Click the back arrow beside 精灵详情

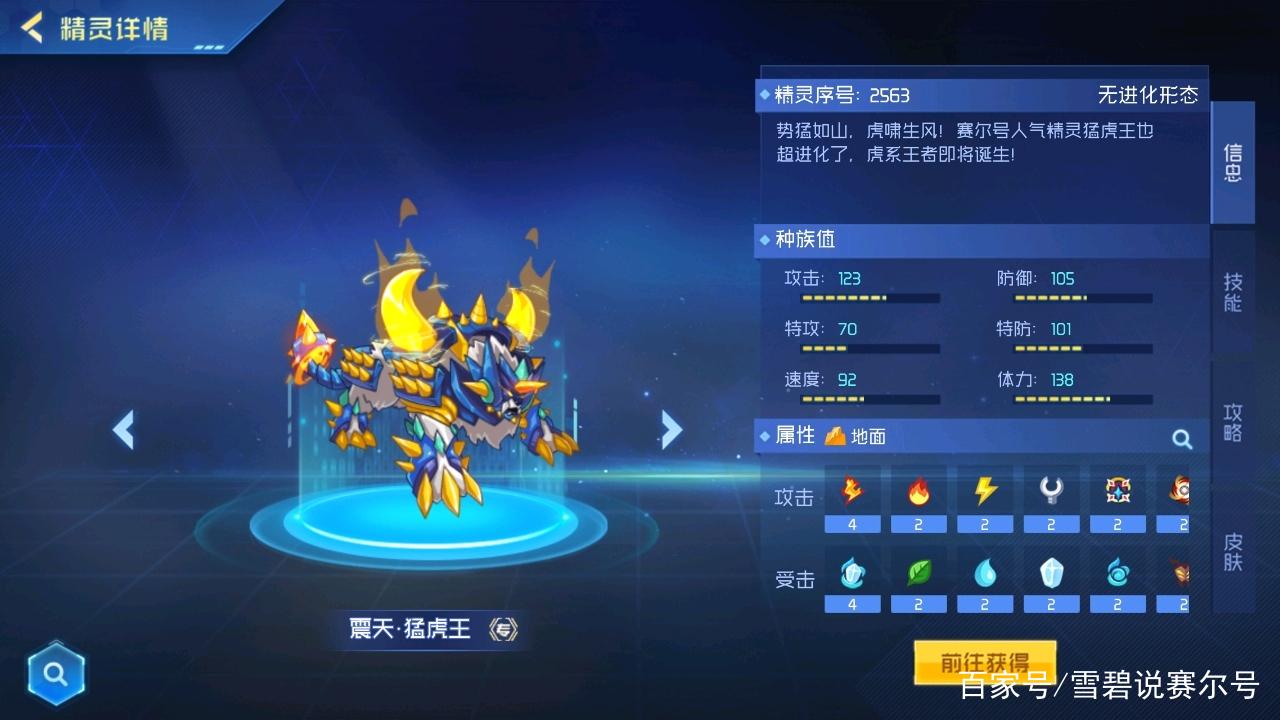tap(30, 30)
